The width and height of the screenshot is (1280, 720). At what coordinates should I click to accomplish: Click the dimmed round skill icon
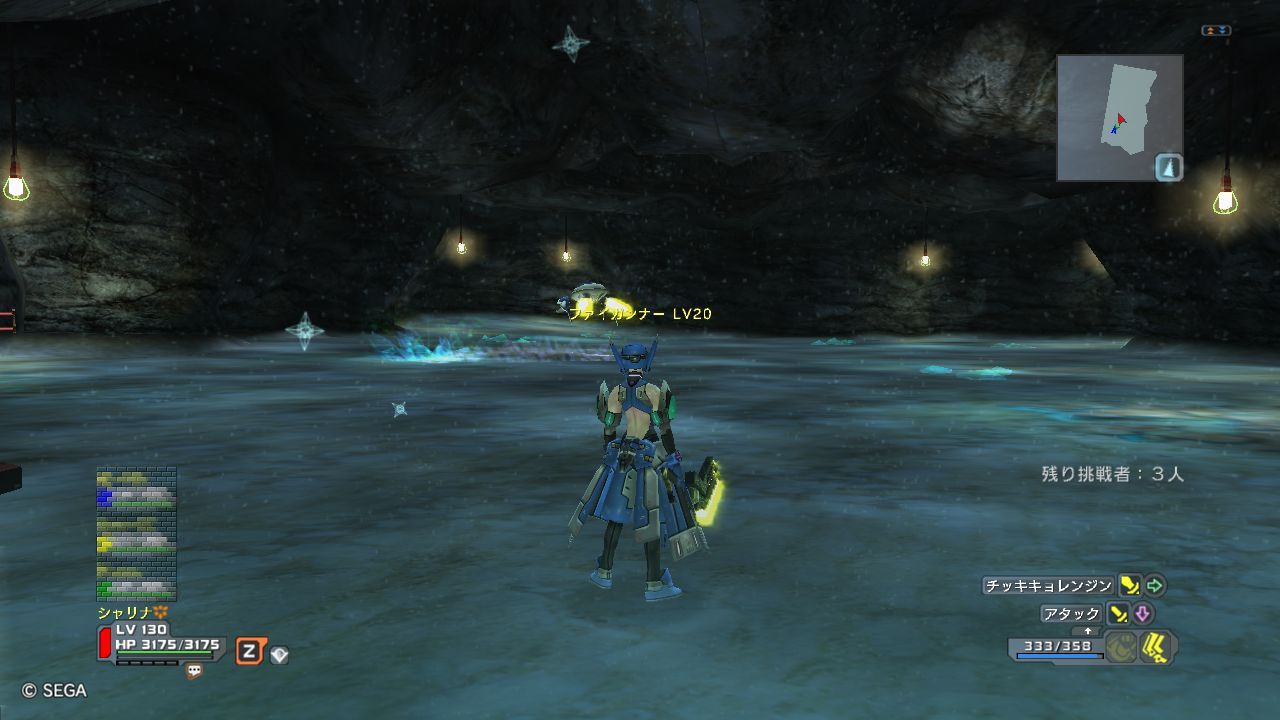pyautogui.click(x=1122, y=647)
